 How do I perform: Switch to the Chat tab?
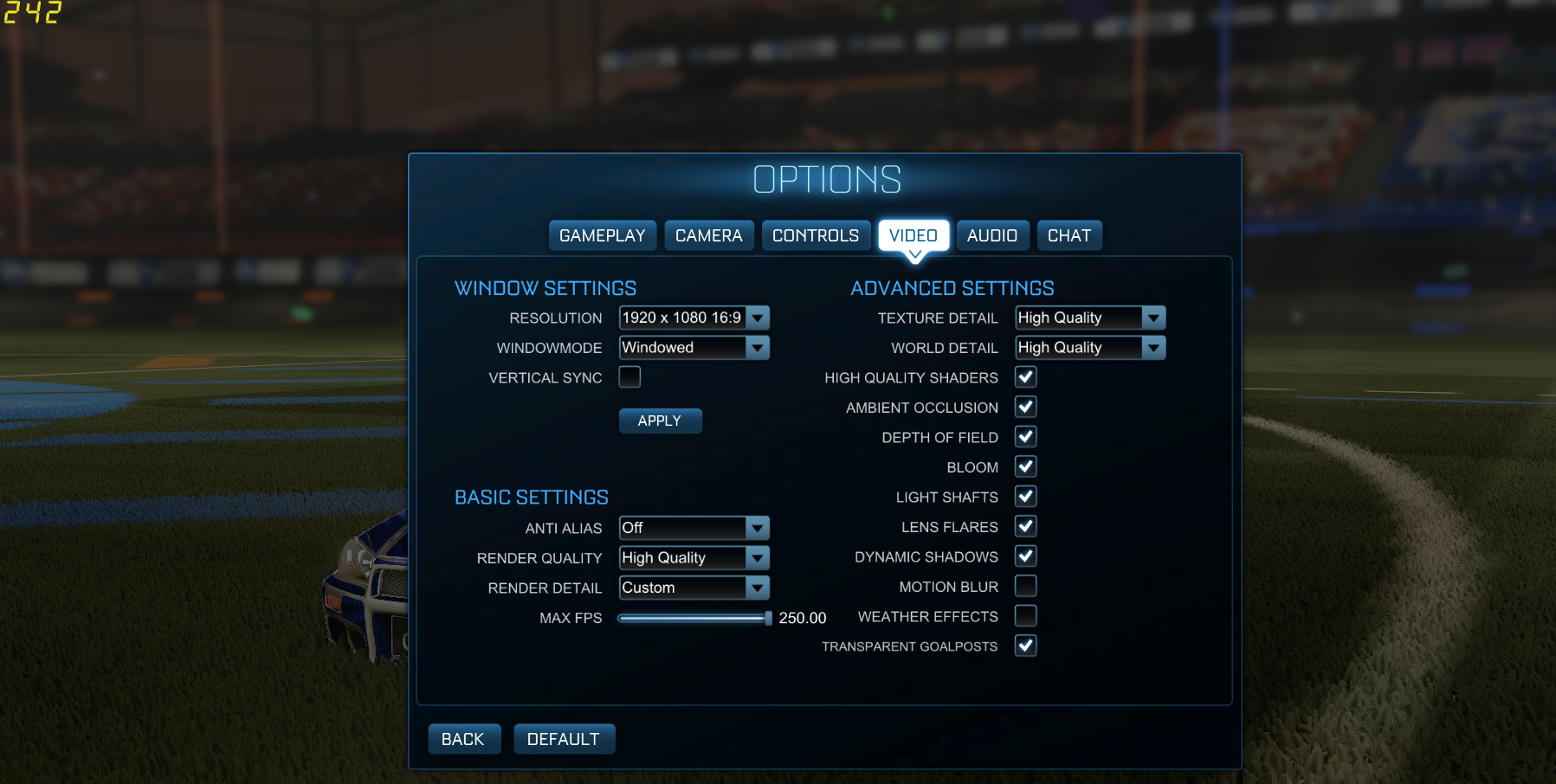click(x=1069, y=235)
